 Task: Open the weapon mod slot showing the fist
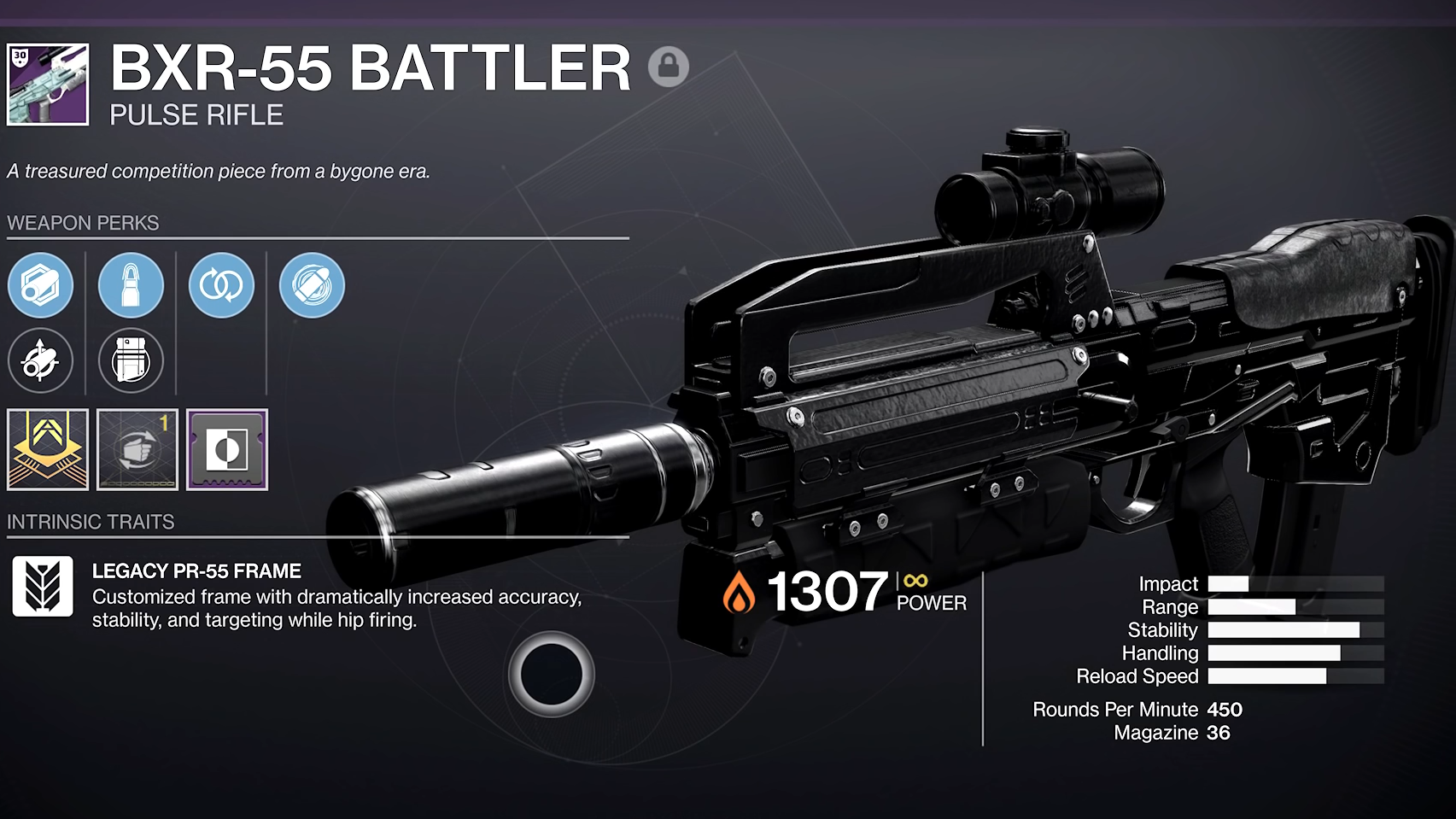pos(138,450)
